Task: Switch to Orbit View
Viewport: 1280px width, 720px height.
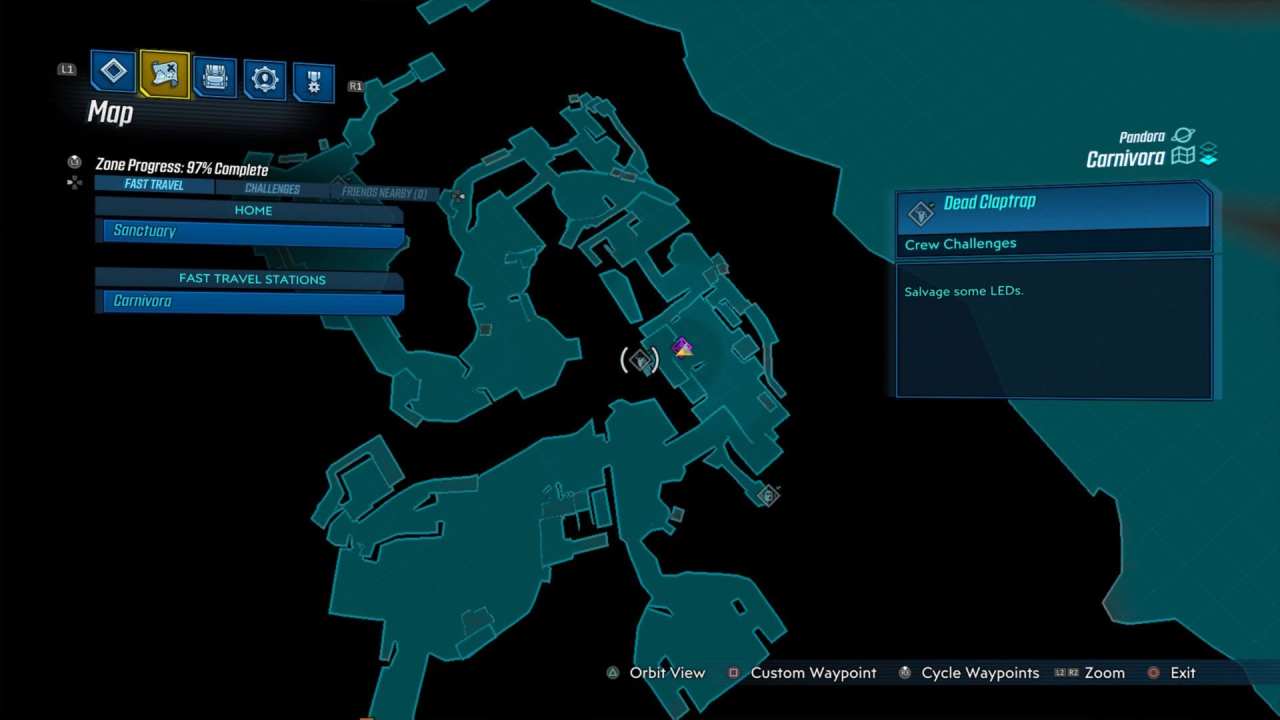Action: click(665, 673)
